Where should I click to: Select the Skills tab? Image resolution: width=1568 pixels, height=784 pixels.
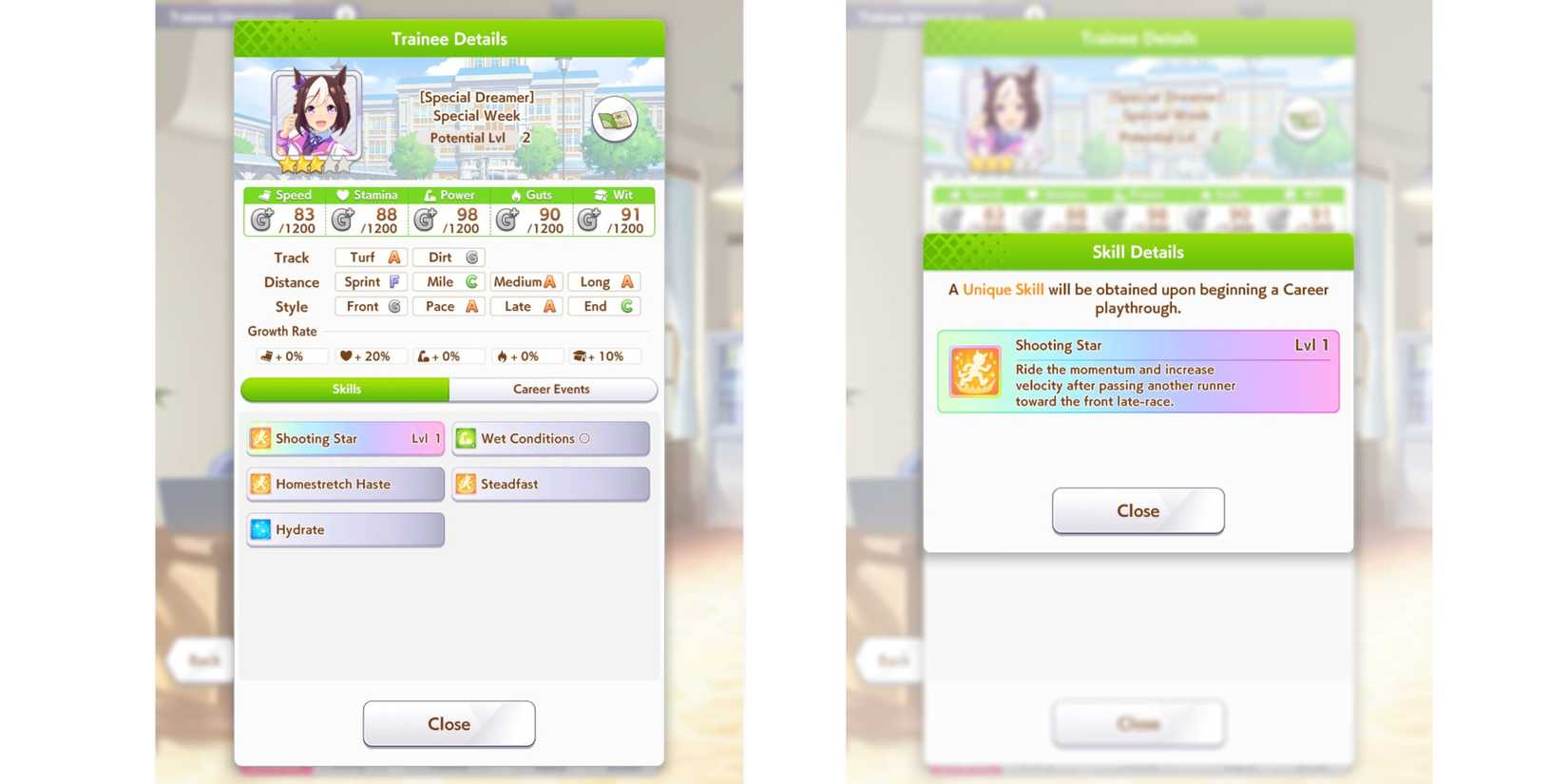click(x=346, y=389)
